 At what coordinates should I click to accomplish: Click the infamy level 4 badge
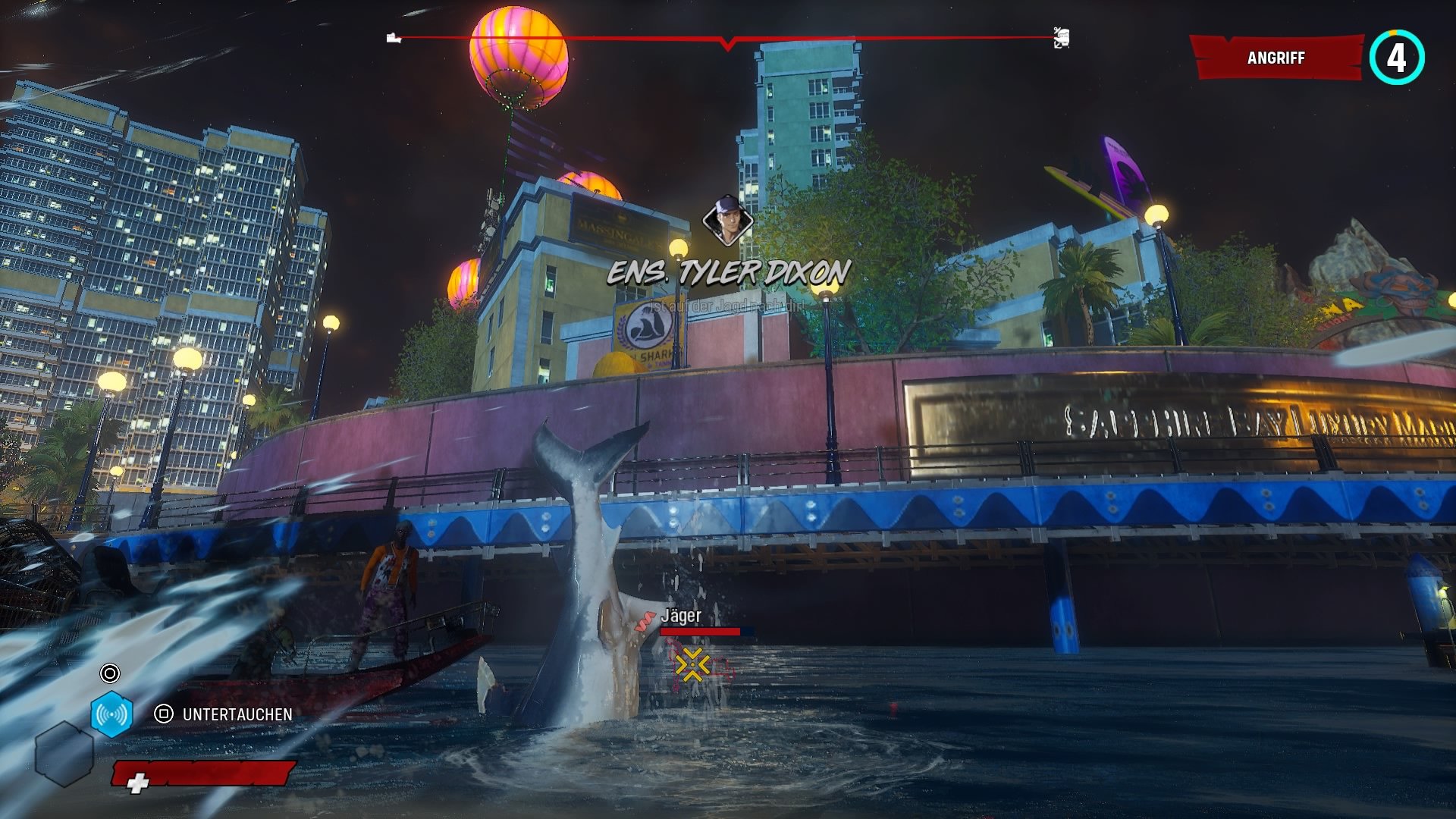pos(1396,58)
